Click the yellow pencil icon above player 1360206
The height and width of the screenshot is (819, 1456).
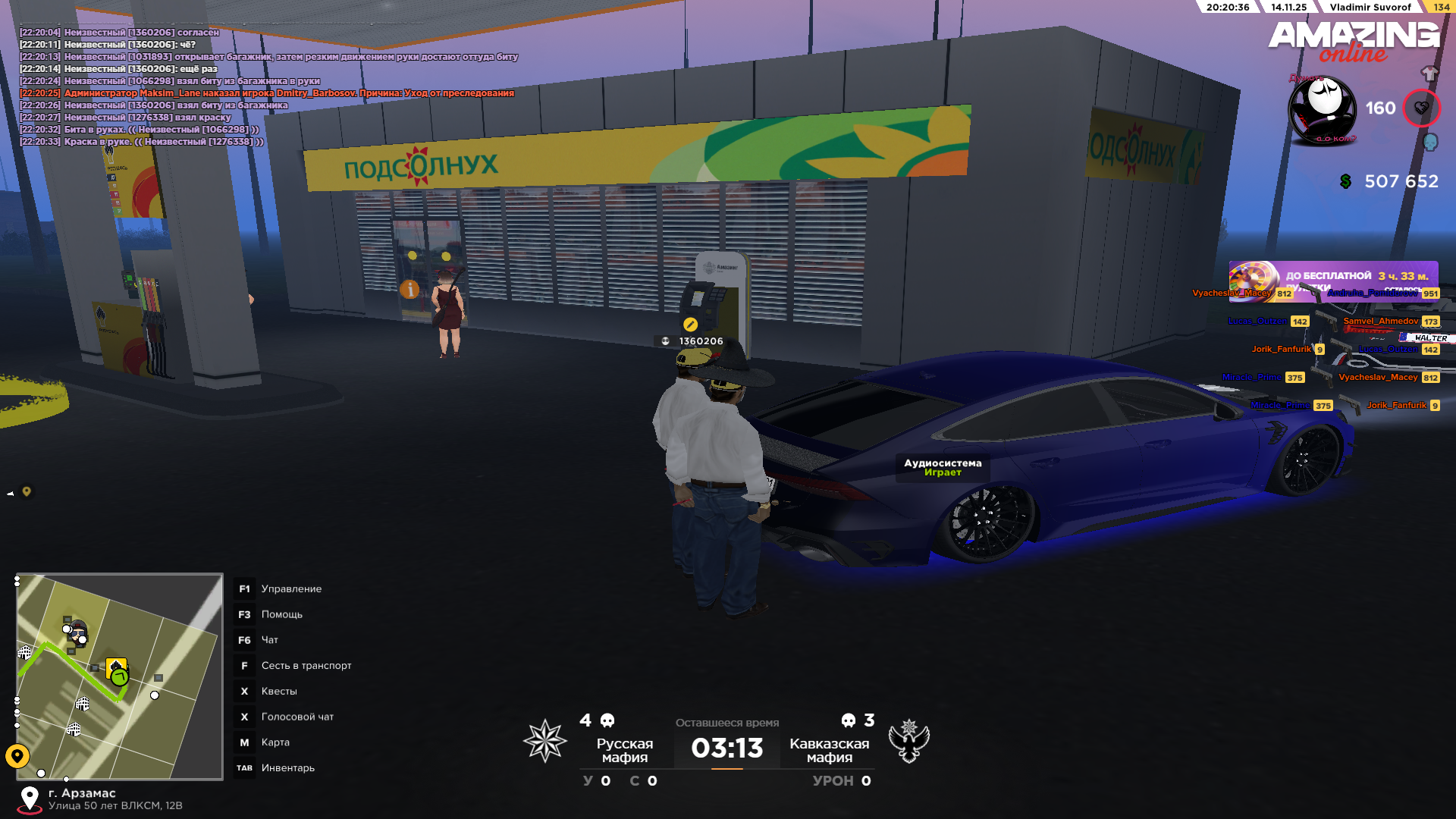point(690,325)
